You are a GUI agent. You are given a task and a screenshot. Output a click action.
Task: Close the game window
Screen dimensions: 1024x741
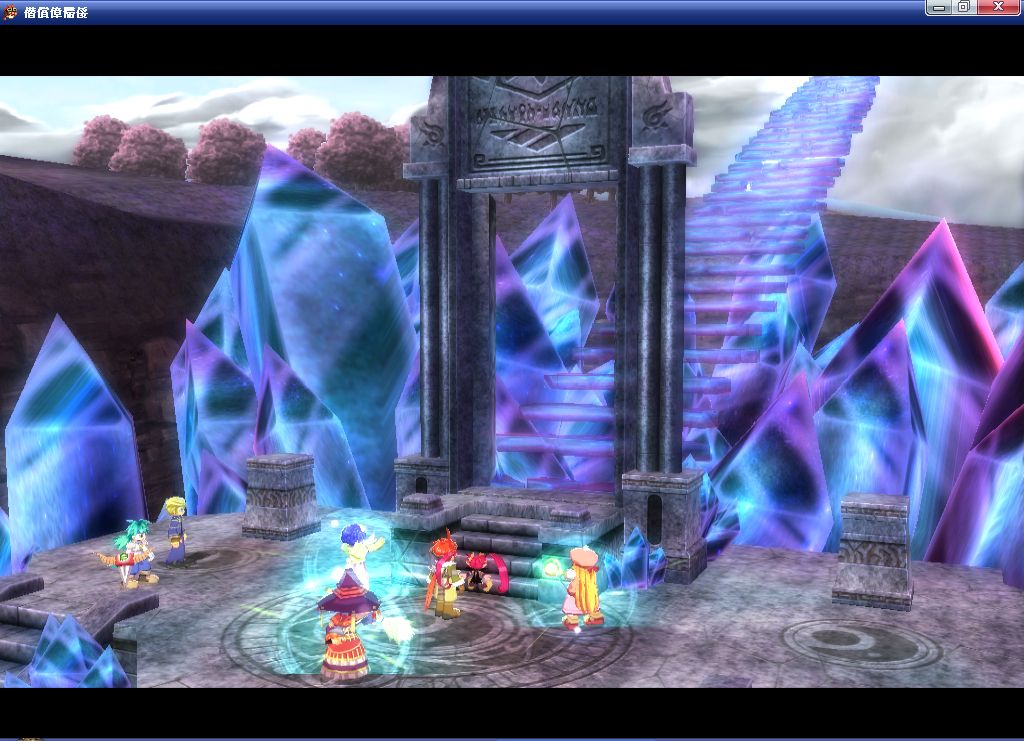[x=998, y=7]
